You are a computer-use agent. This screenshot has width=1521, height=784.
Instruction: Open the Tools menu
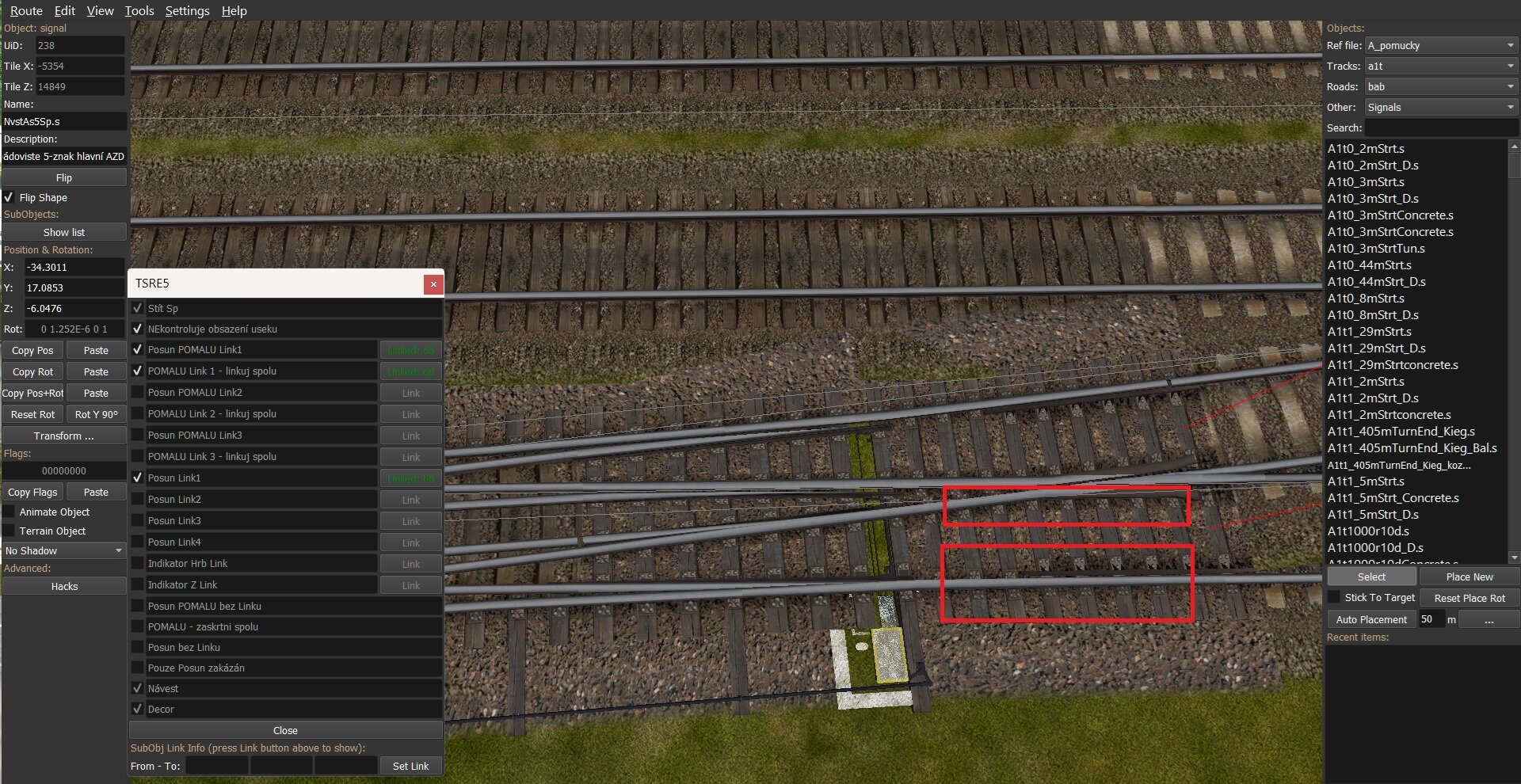coord(139,11)
